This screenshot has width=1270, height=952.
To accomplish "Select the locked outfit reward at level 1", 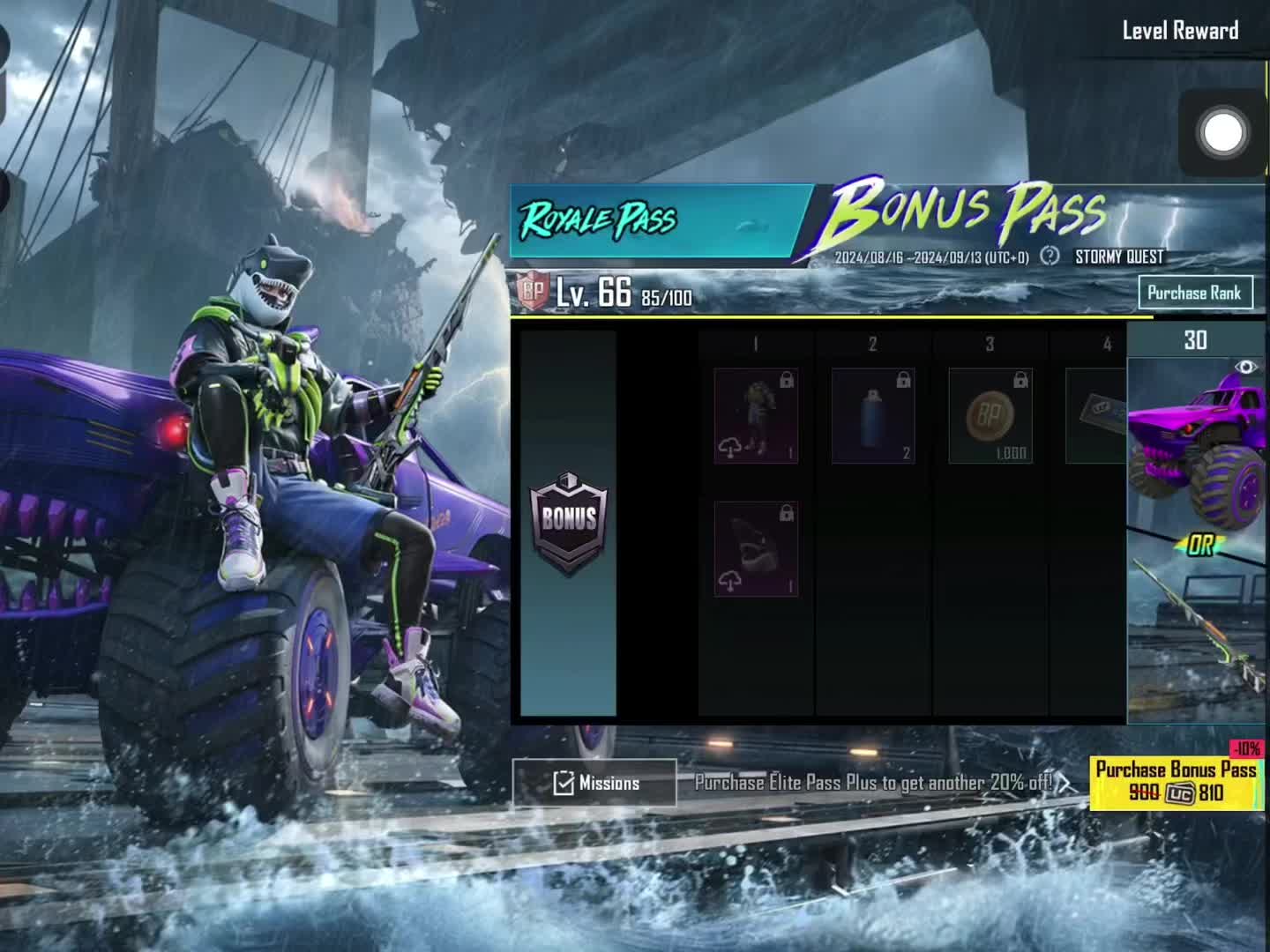I will pyautogui.click(x=756, y=416).
